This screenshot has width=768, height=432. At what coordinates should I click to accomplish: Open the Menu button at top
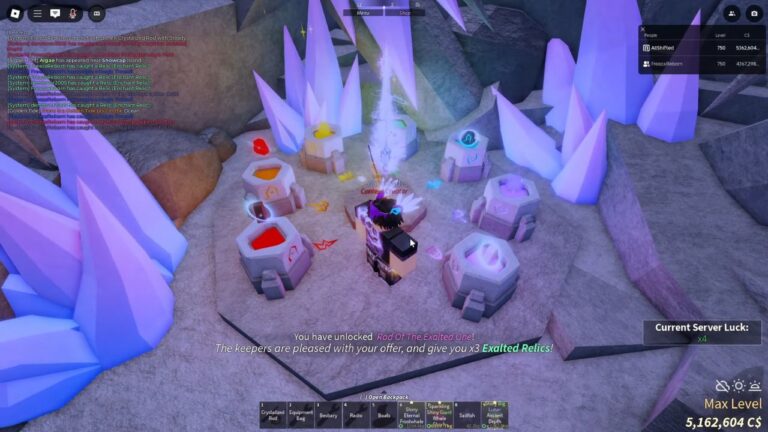363,13
